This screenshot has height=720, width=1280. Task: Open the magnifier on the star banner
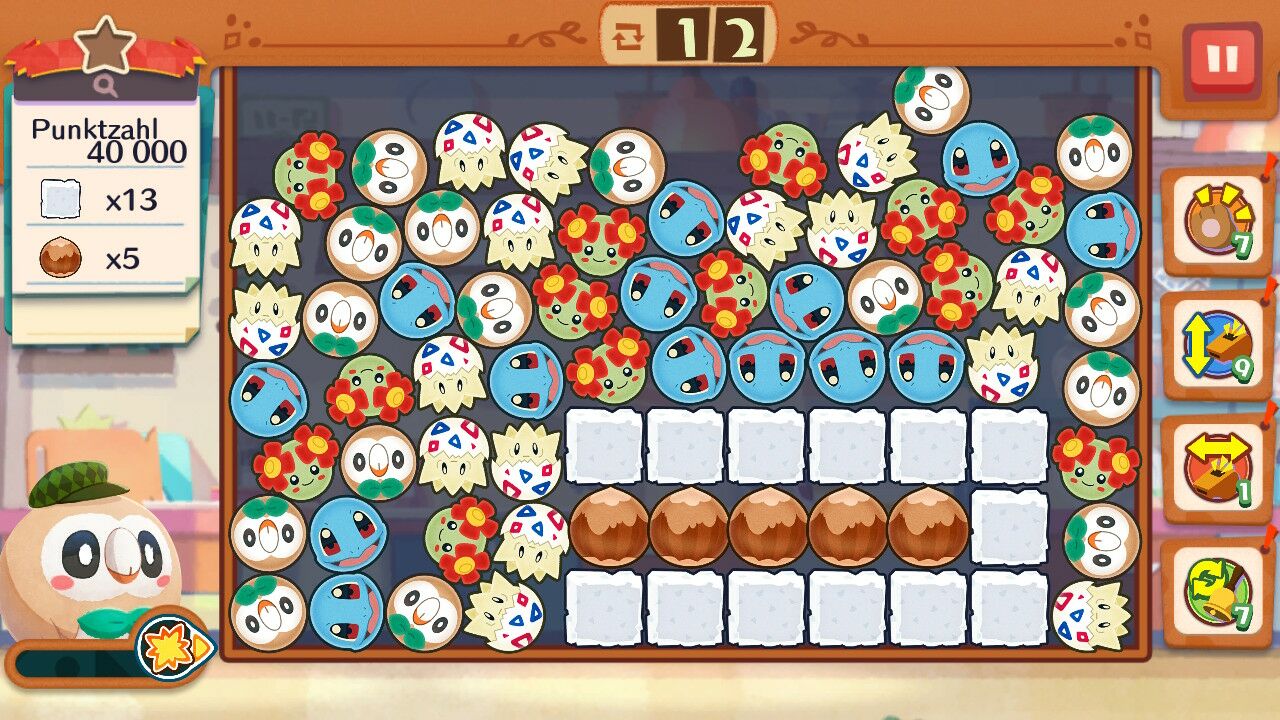(106, 86)
